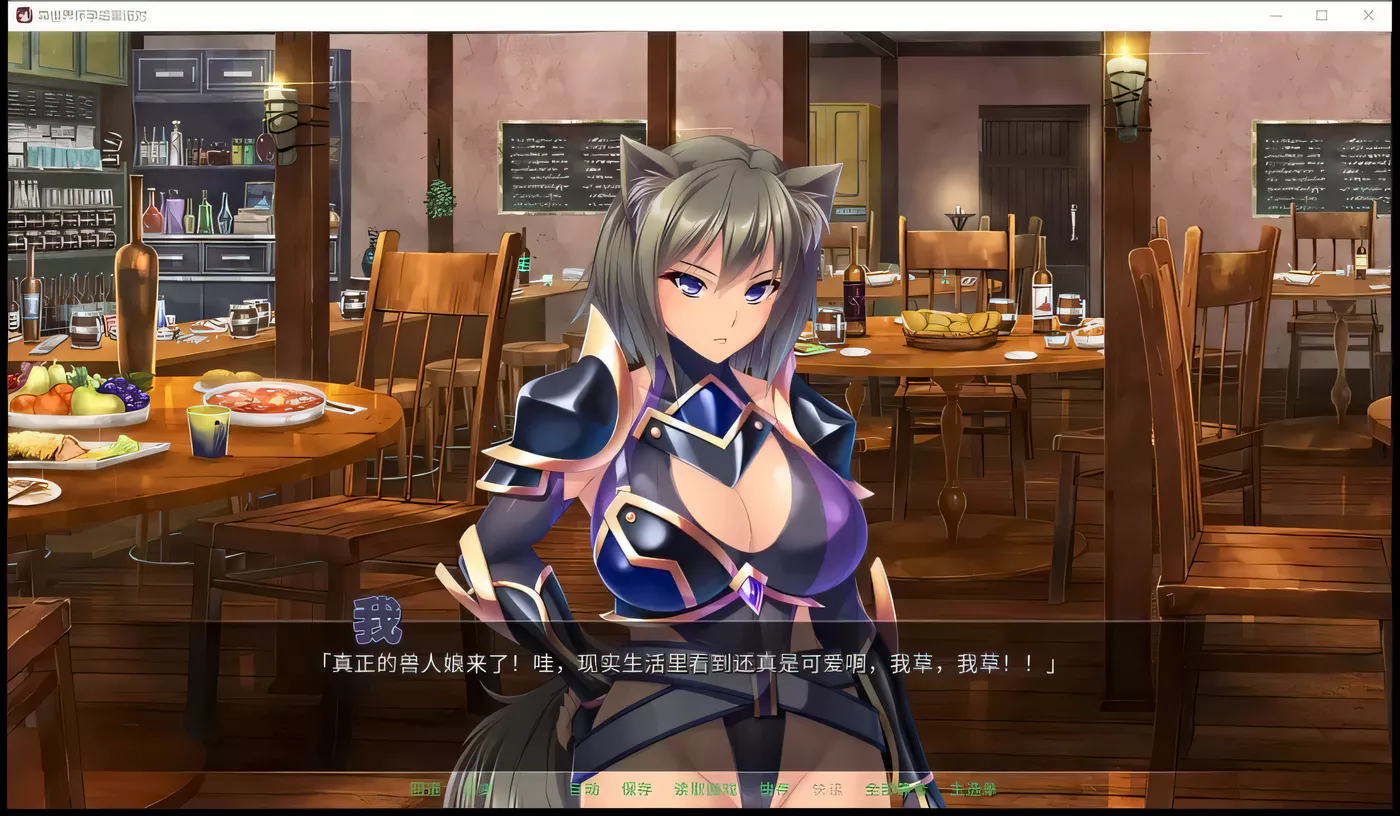Viewport: 1400px width, 816px height.
Task: Click the speaker name tag 我
Action: point(377,620)
